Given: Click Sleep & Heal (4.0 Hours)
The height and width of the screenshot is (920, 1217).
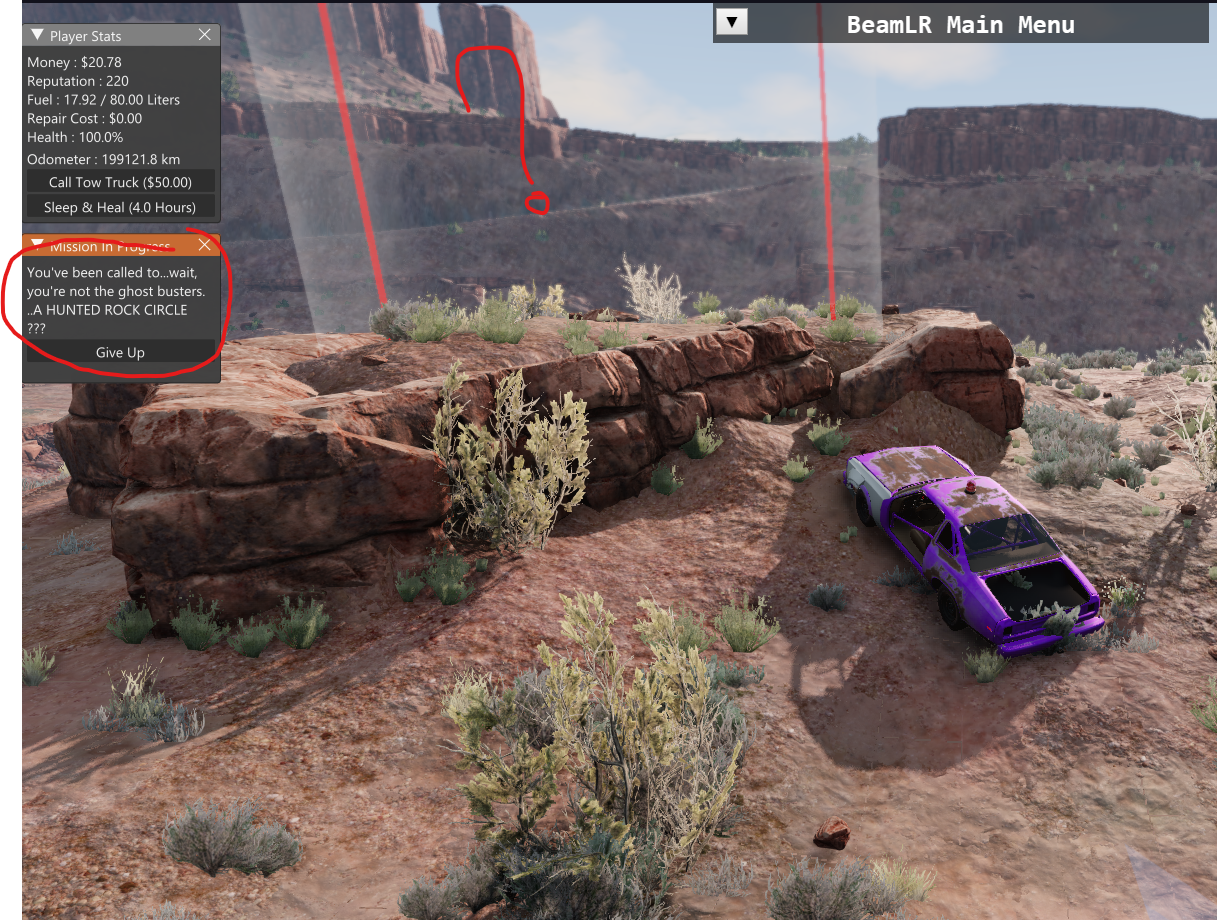Looking at the screenshot, I should [x=120, y=207].
